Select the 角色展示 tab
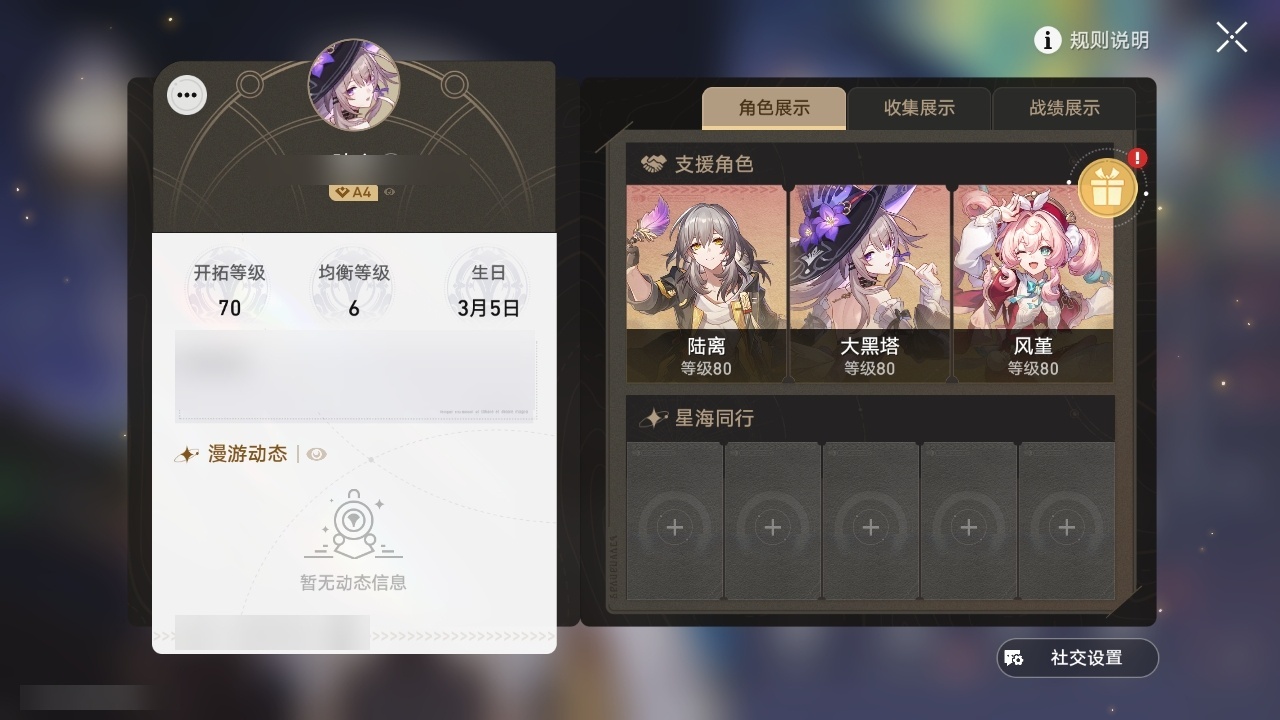 774,108
